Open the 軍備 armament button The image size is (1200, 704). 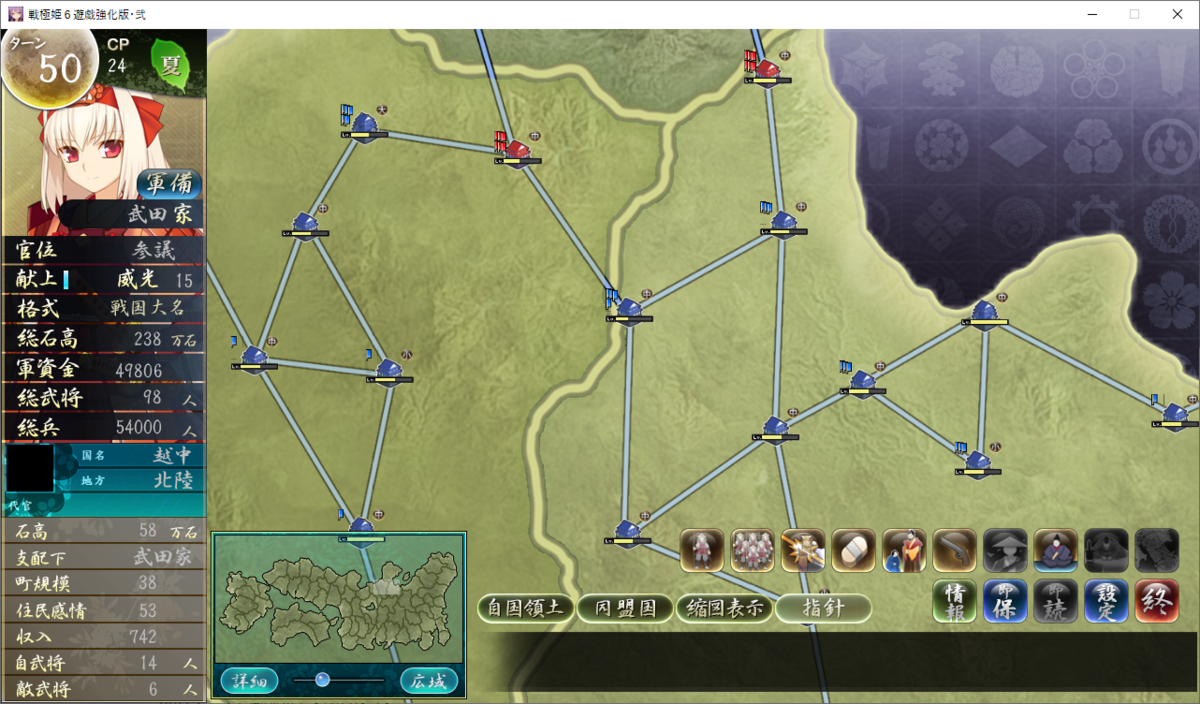(169, 184)
